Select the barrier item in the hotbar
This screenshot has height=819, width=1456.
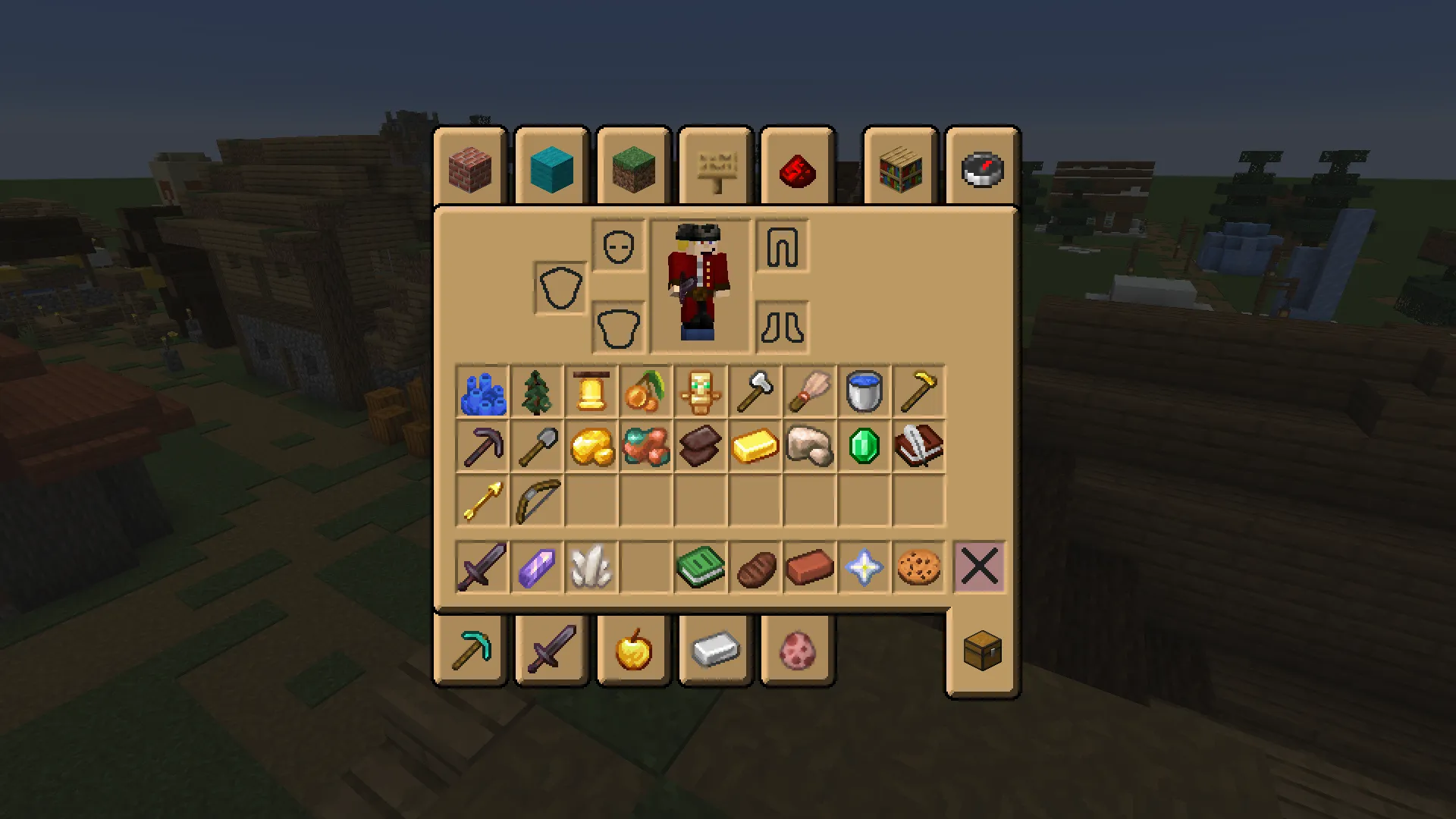pyautogui.click(x=979, y=567)
